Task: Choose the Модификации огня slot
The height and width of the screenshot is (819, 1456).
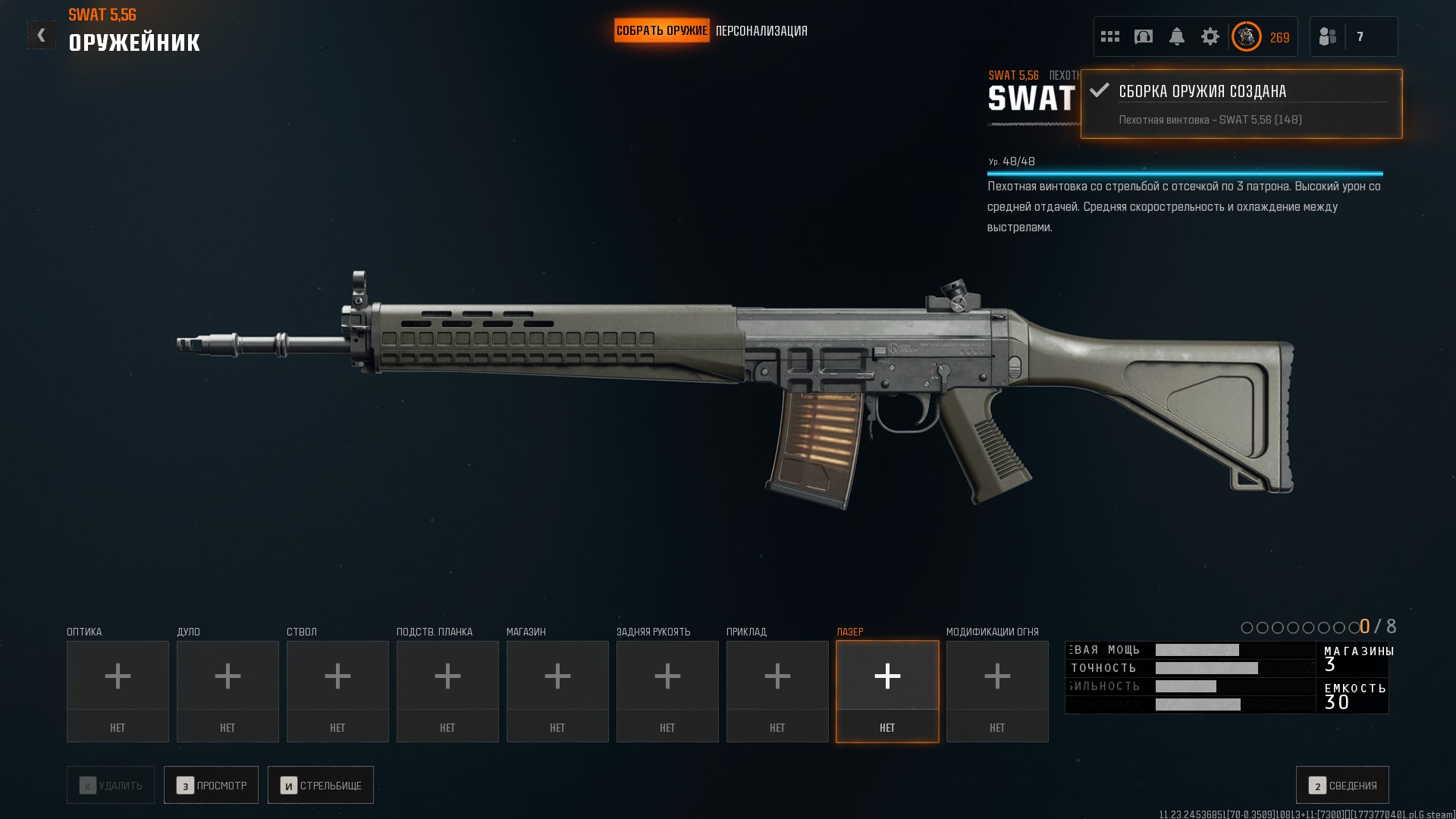Action: pyautogui.click(x=997, y=691)
